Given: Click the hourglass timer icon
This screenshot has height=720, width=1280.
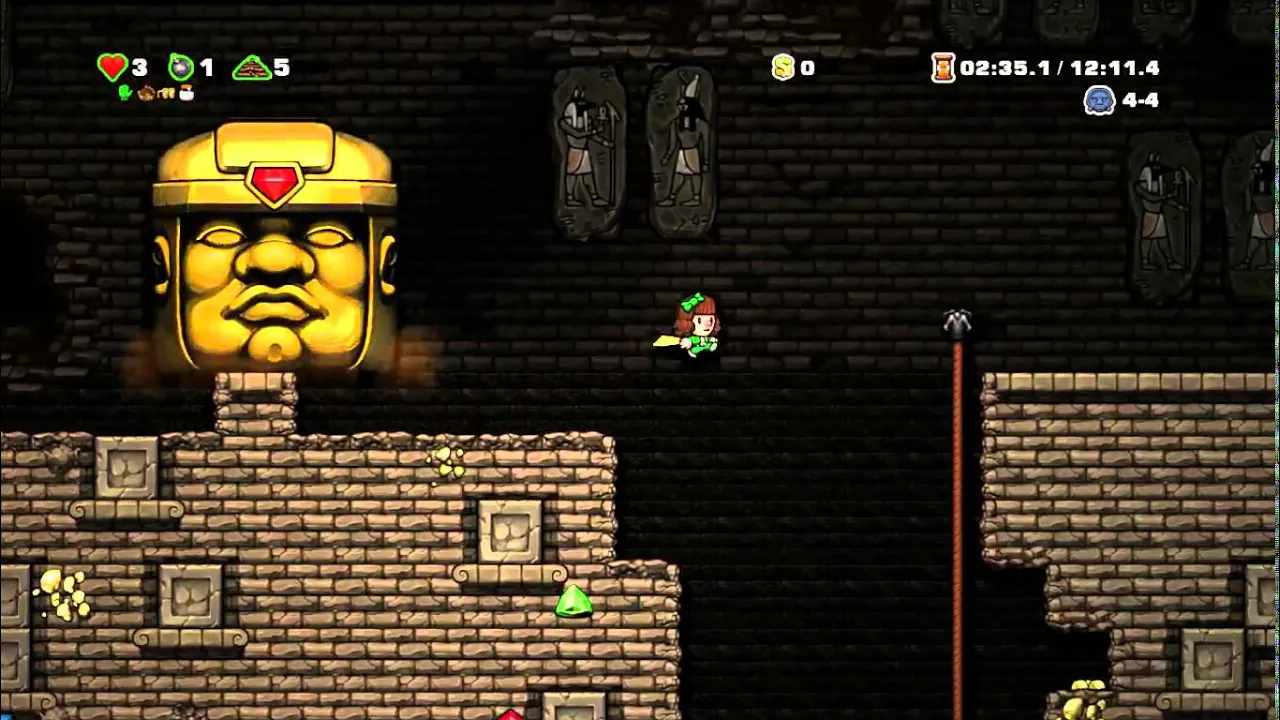Looking at the screenshot, I should pos(942,67).
